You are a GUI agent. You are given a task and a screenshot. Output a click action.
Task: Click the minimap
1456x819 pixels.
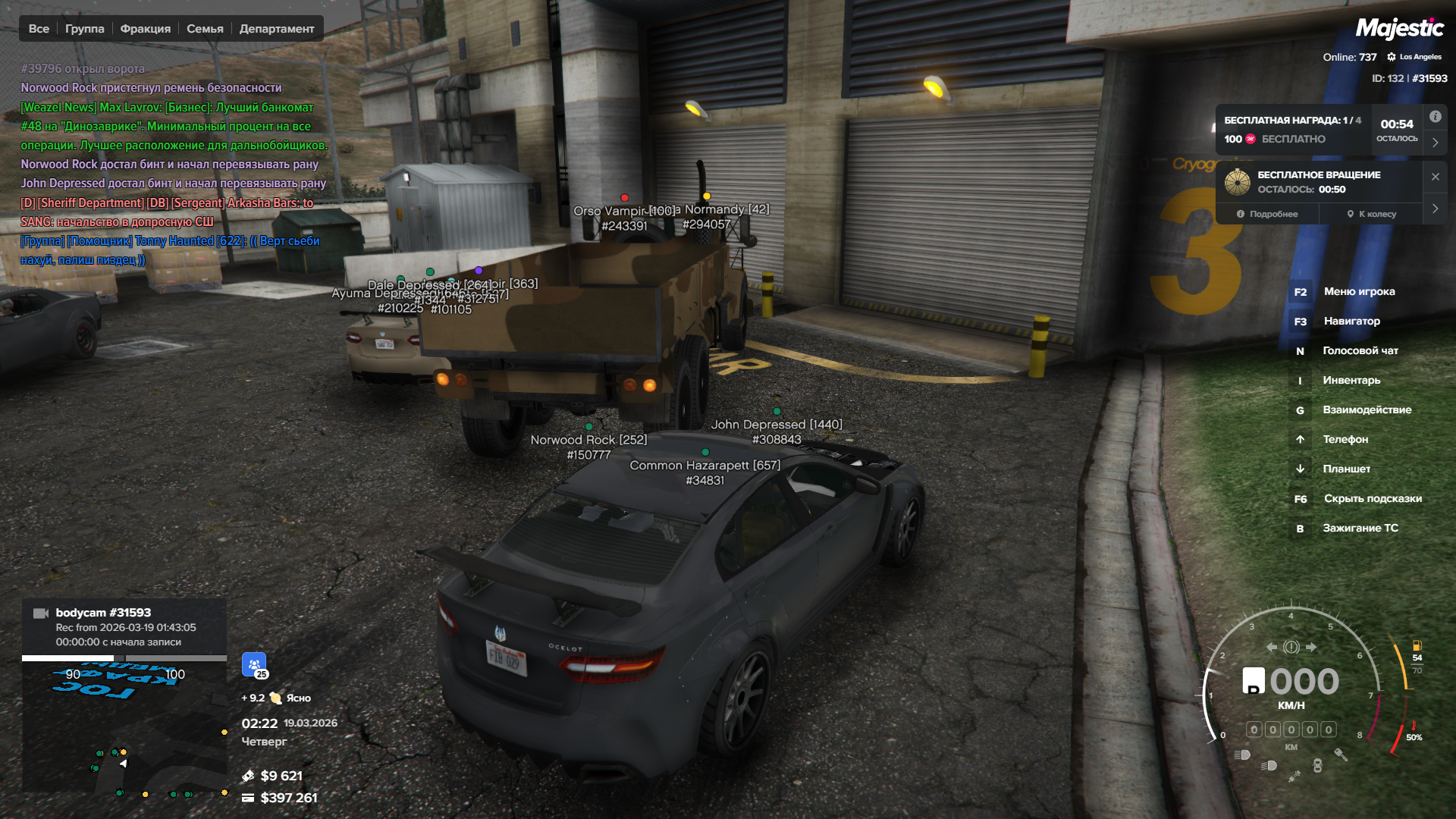[x=124, y=728]
